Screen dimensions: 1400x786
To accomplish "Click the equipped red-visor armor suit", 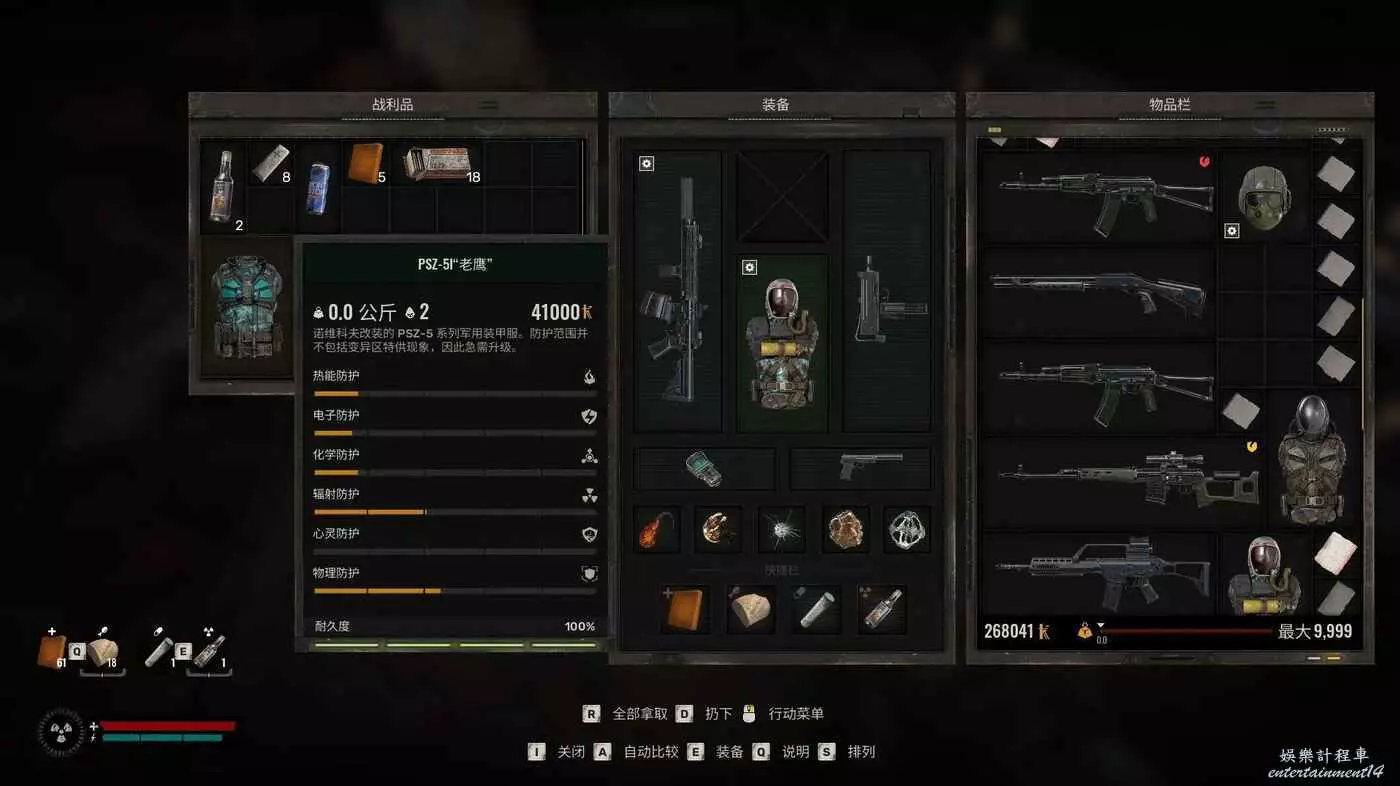I will 782,342.
